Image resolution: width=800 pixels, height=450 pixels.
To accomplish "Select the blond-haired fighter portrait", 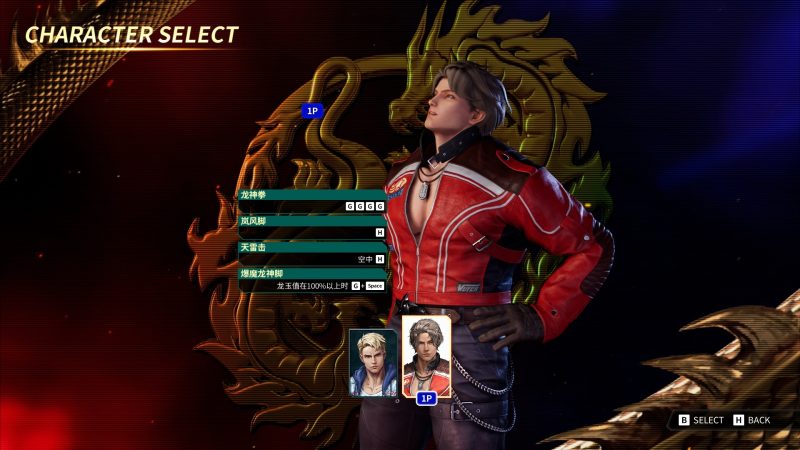I will pos(373,362).
